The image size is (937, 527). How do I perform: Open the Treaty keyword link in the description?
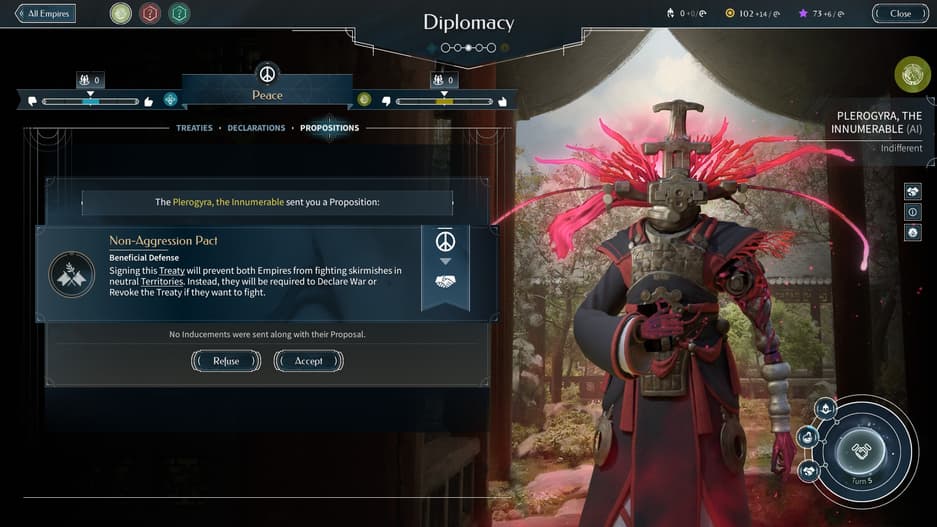pos(171,271)
